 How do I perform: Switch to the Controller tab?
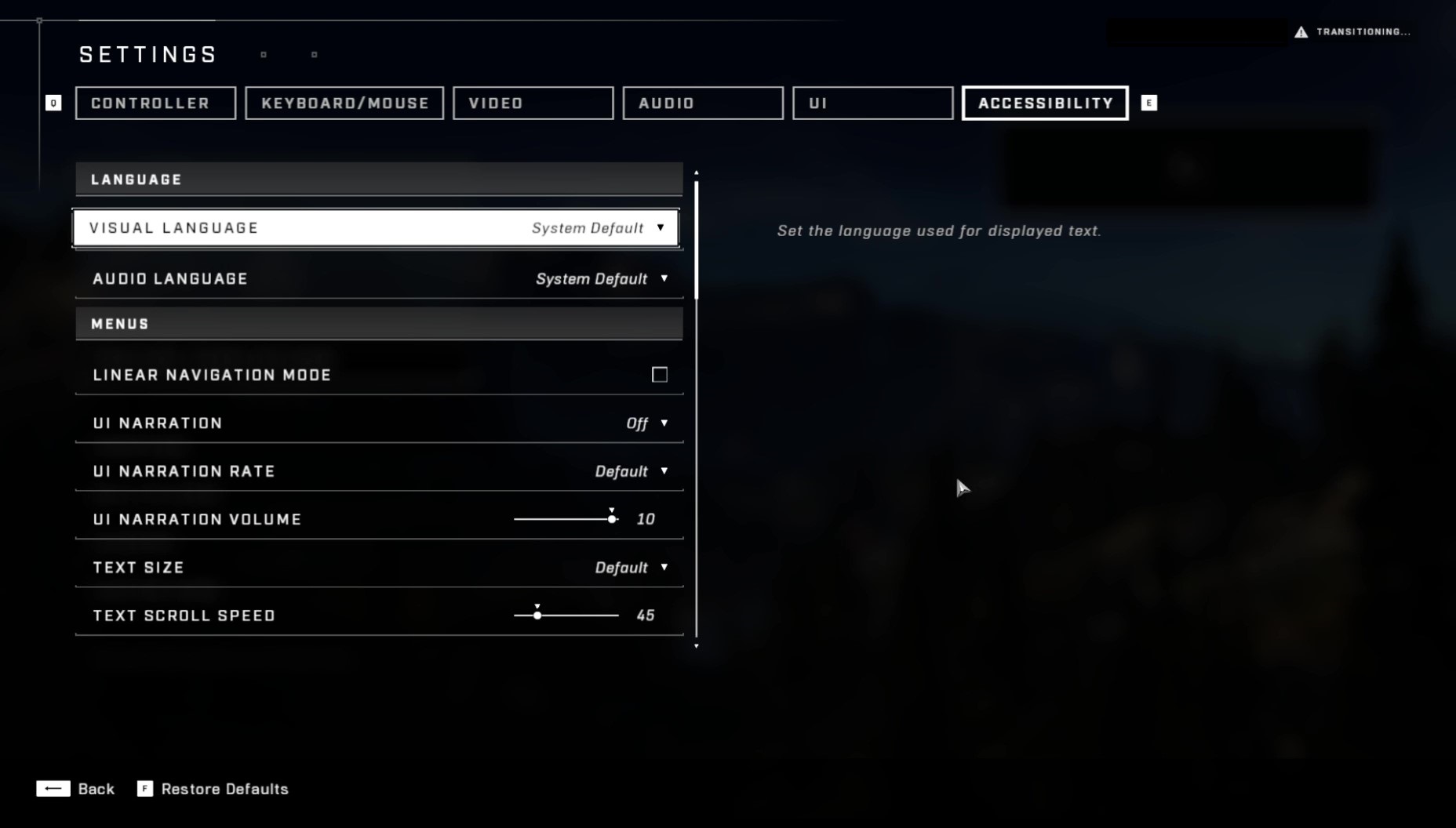click(155, 103)
